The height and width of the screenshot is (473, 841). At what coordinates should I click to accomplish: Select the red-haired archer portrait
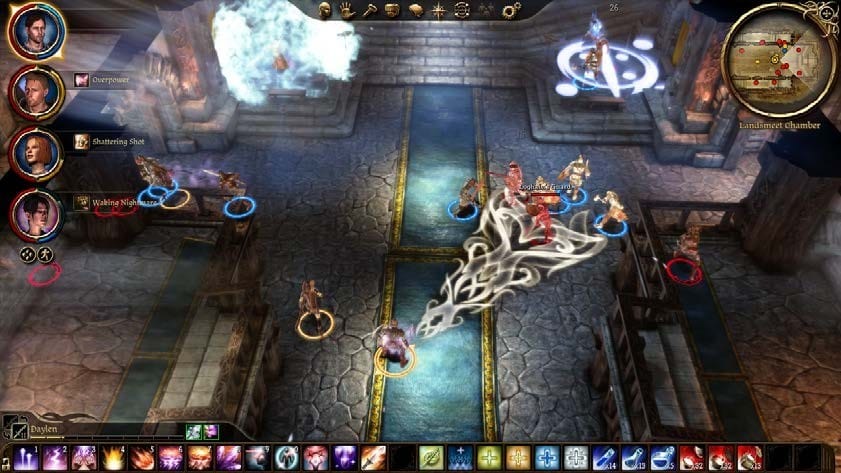coord(37,153)
